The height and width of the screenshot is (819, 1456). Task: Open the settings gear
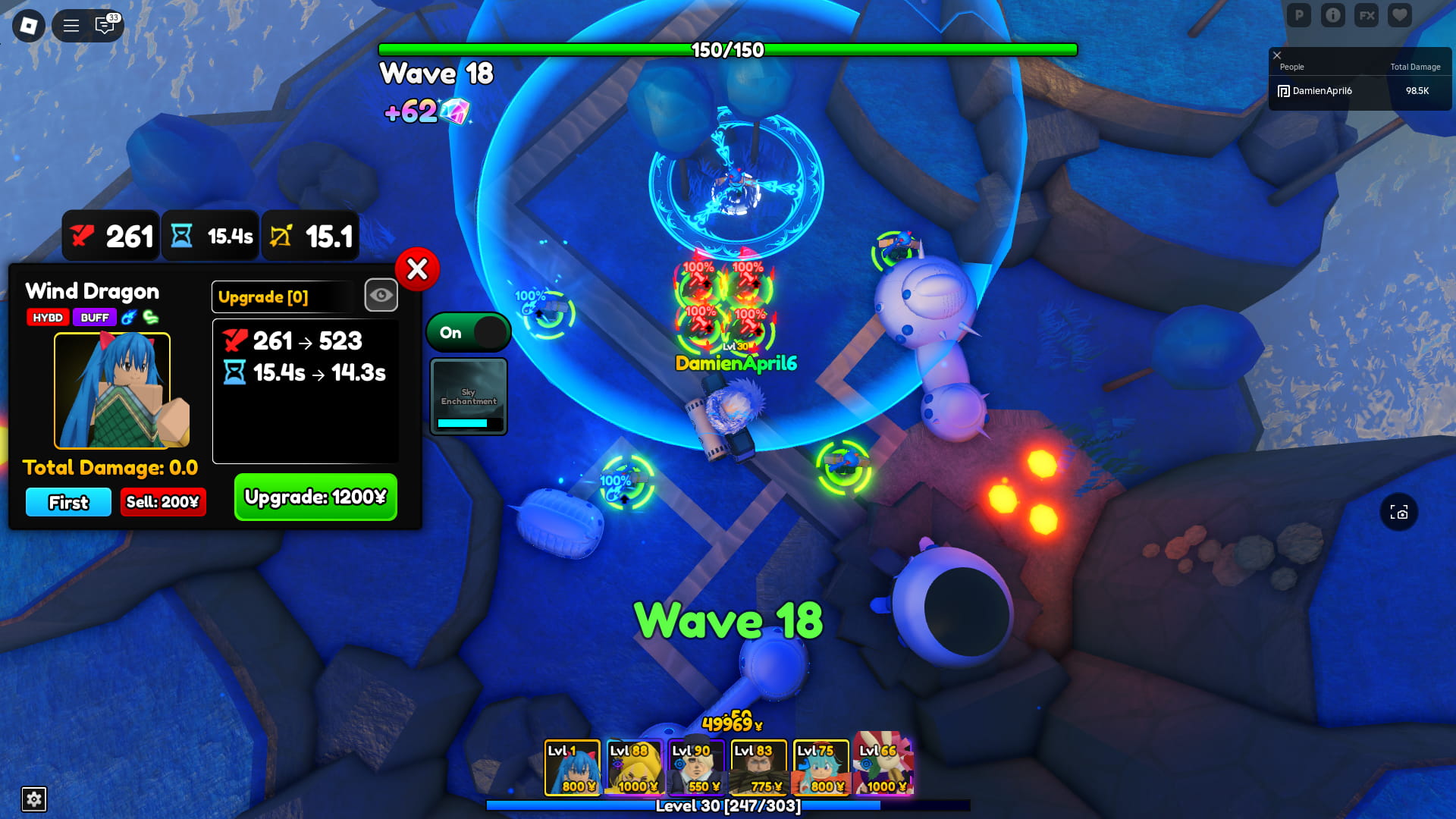(33, 799)
